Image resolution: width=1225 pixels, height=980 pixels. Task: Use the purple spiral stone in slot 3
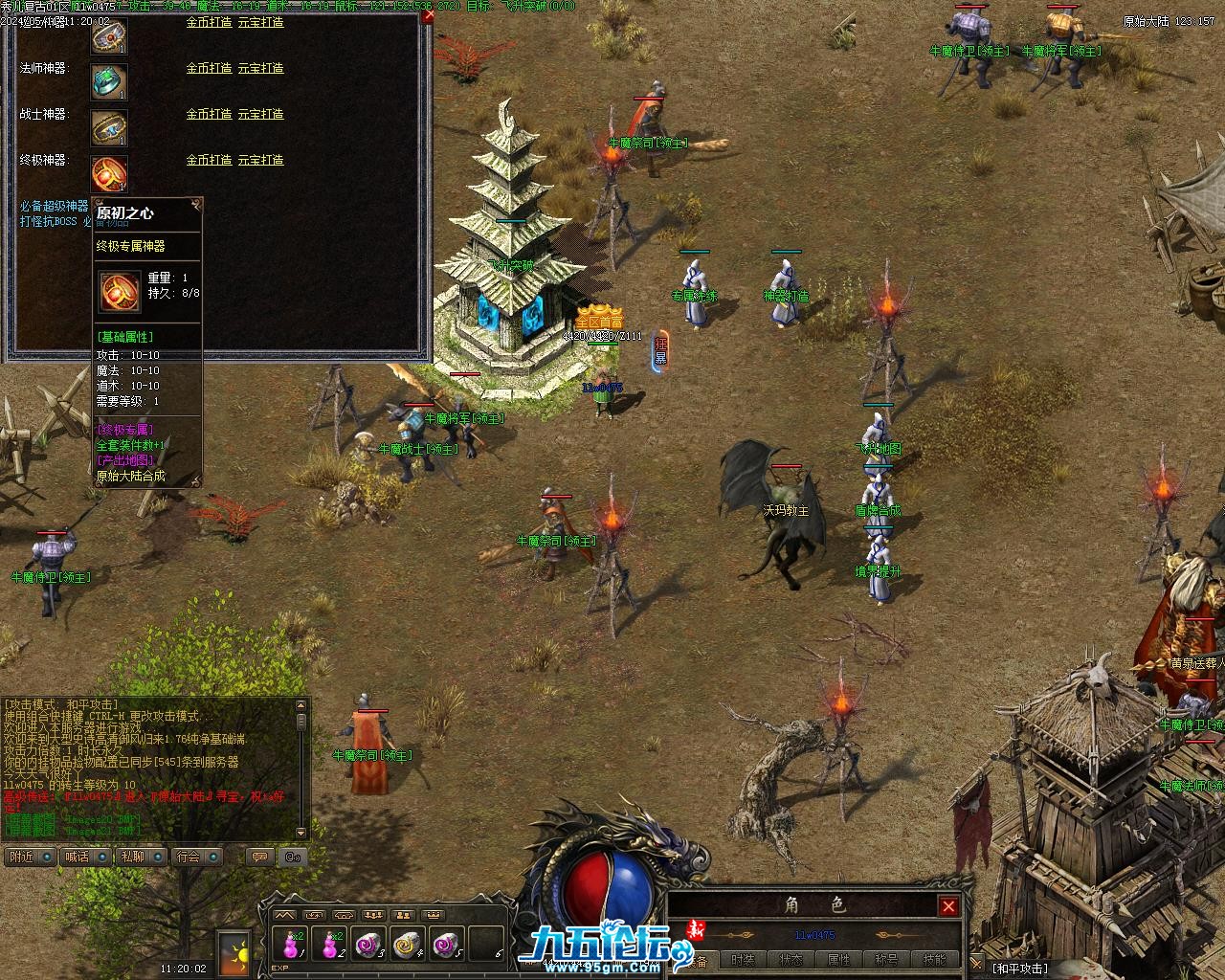click(x=368, y=945)
